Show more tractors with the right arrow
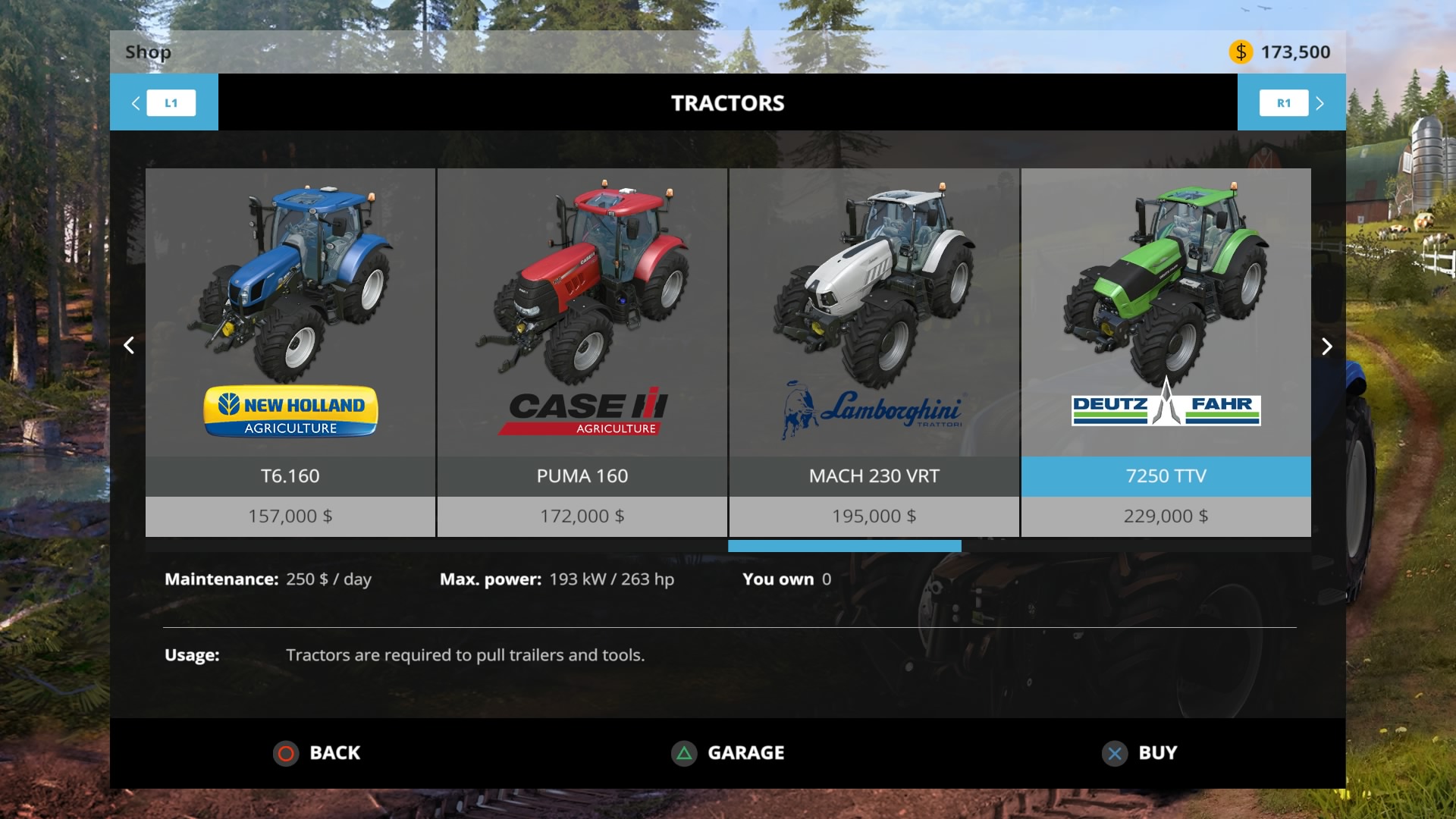 [x=1326, y=347]
